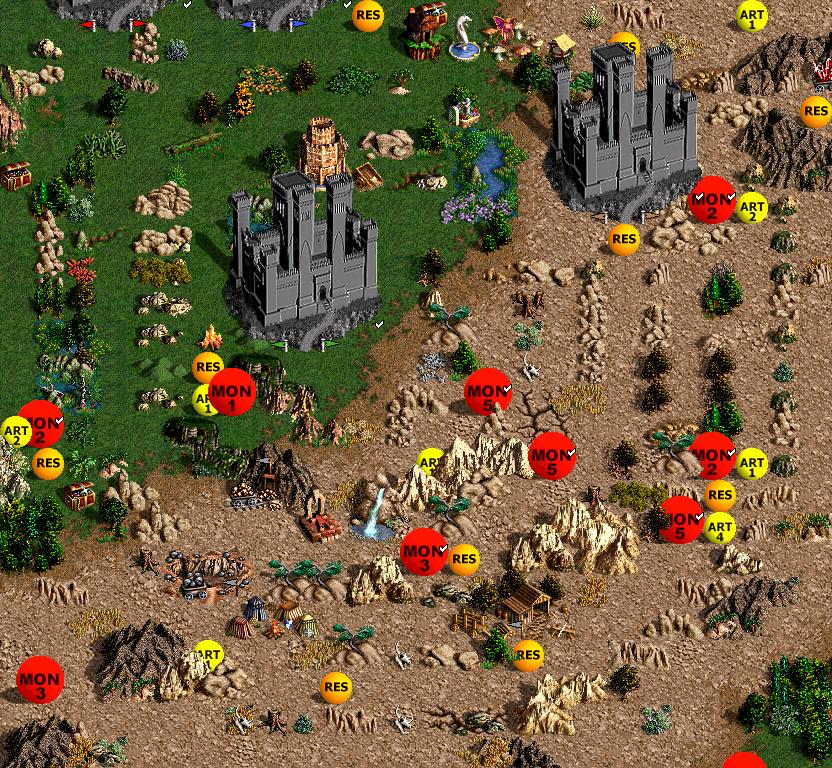Select the yellow ART 4 marker
Viewport: 832px width, 768px height.
[720, 527]
